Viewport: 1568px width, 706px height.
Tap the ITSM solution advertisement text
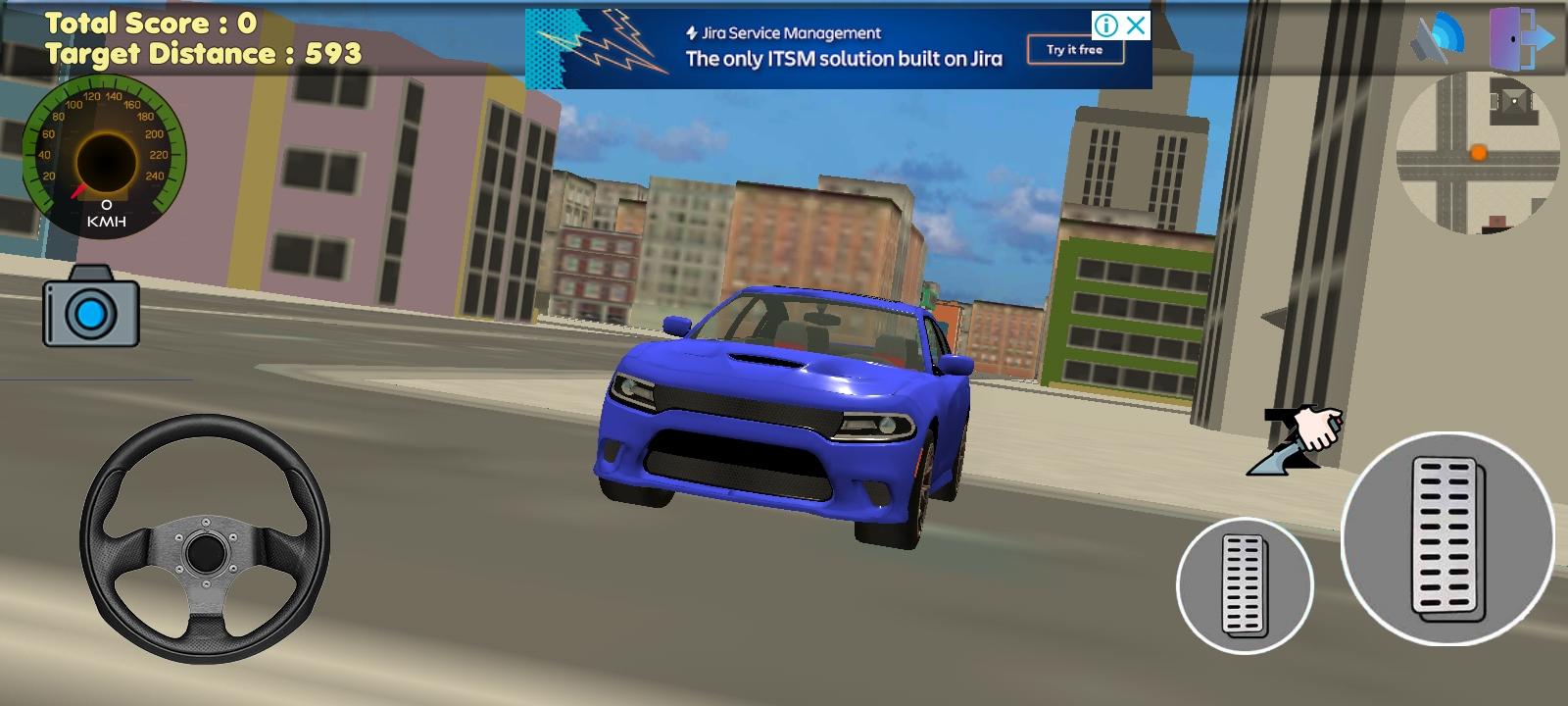pyautogui.click(x=845, y=60)
